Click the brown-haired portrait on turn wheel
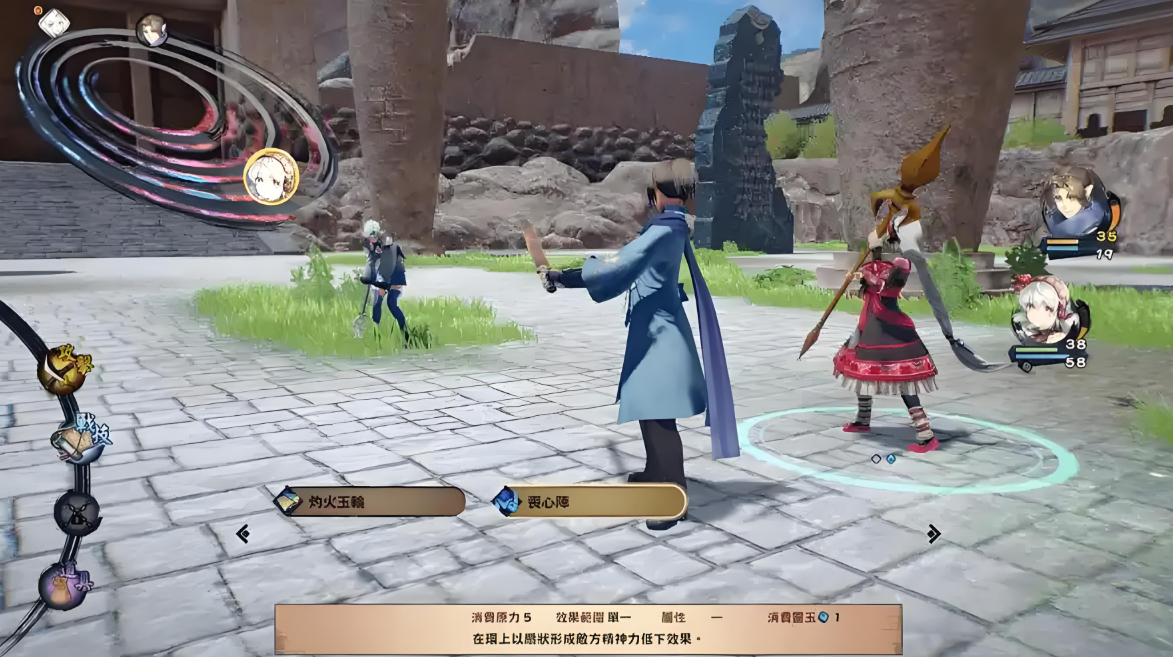The image size is (1173, 657). coord(152,30)
